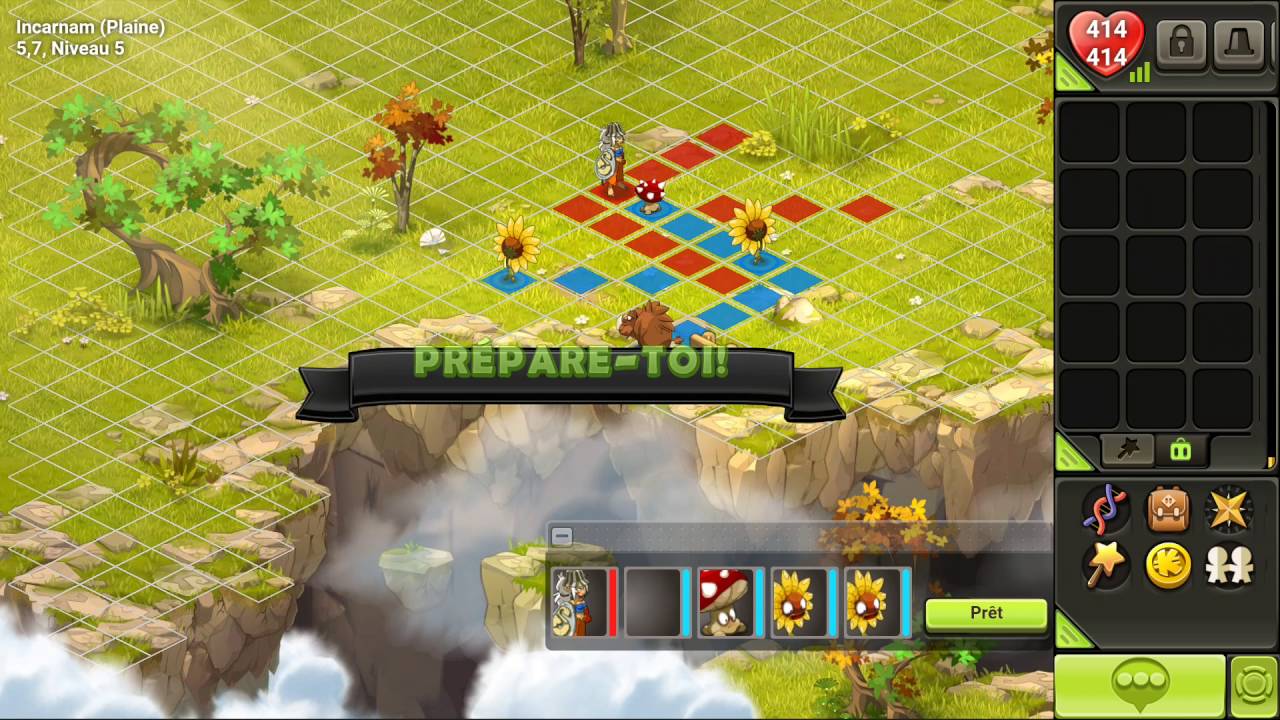Click the green Prêt ready button
This screenshot has height=720, width=1280.
pyautogui.click(x=985, y=614)
